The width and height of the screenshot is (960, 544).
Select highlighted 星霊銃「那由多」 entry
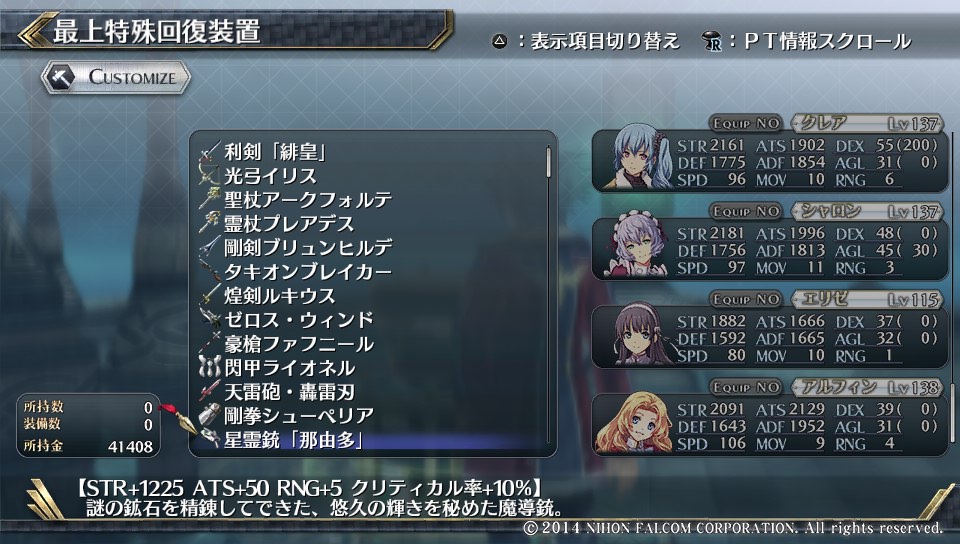(293, 440)
